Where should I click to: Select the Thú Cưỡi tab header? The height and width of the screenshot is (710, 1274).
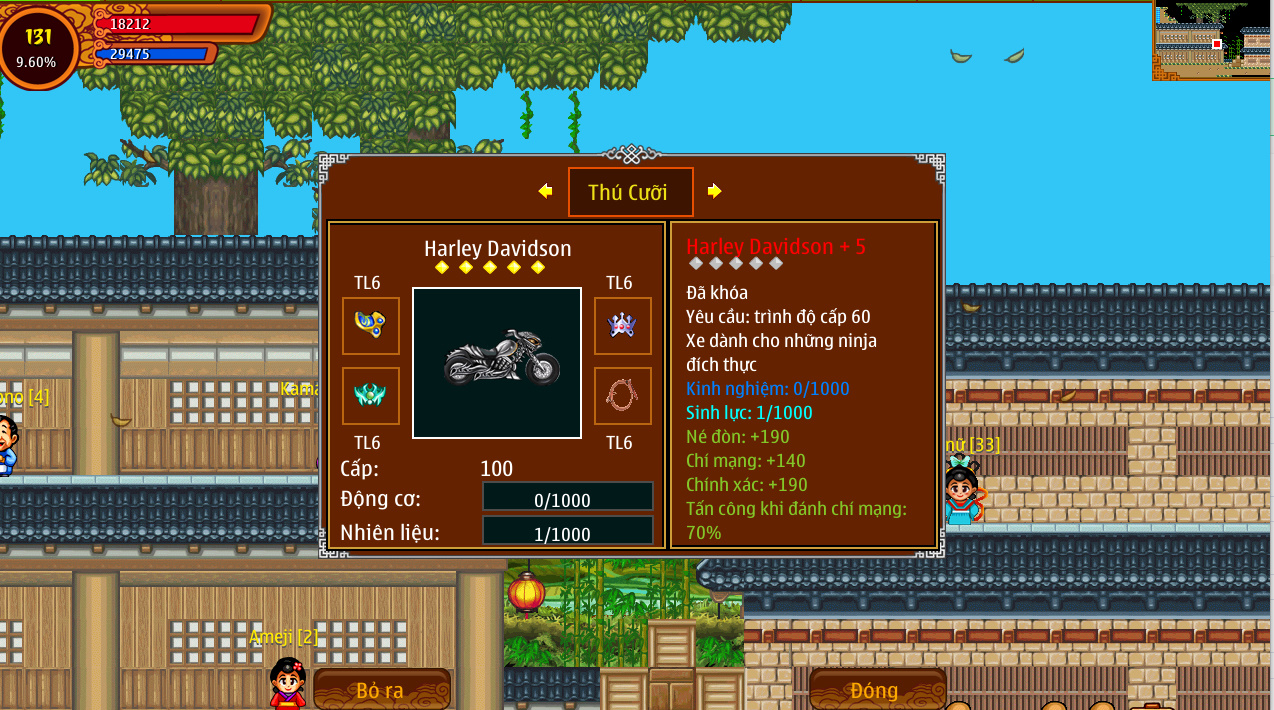[630, 192]
